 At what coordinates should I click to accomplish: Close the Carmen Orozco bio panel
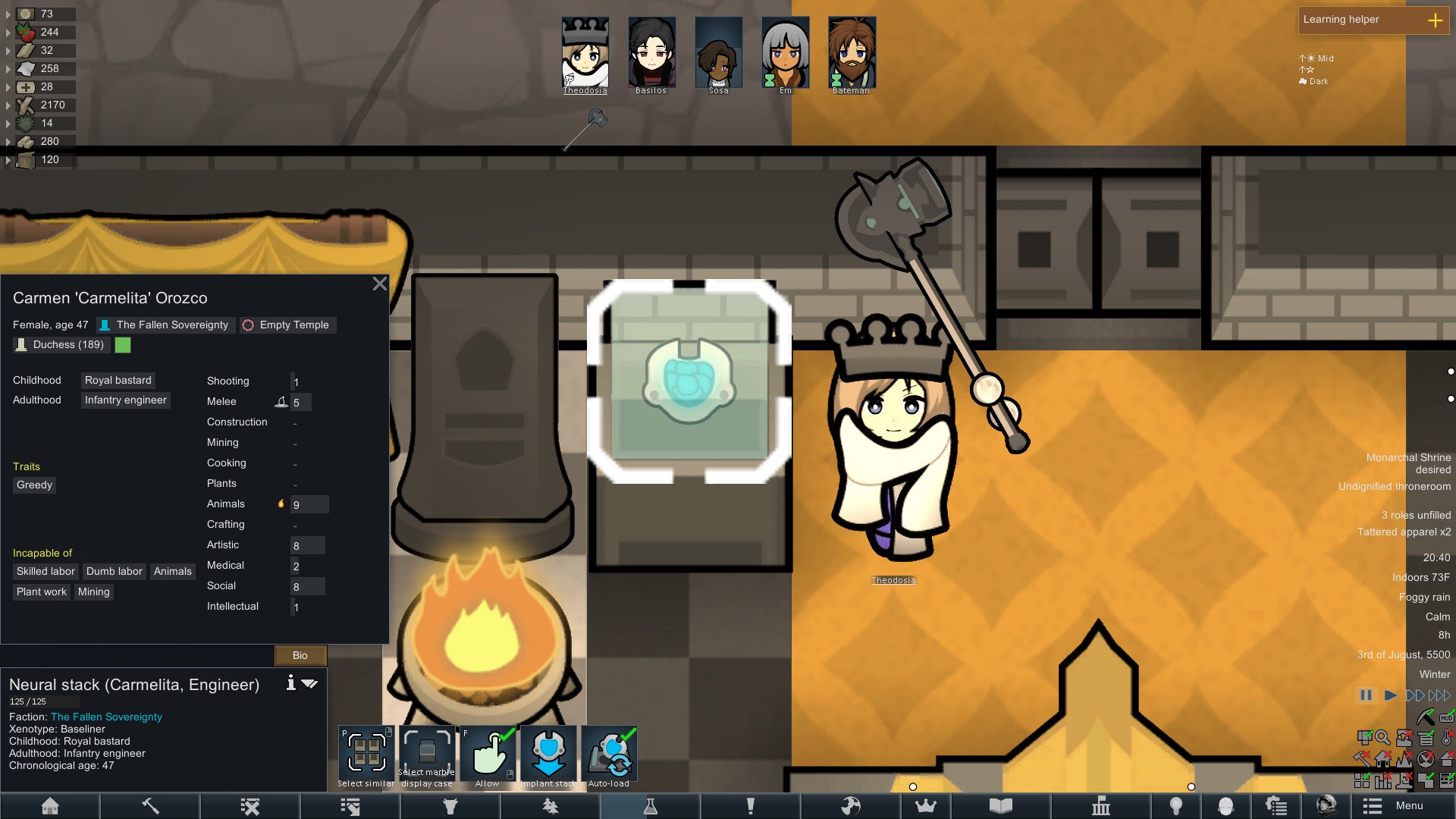(x=380, y=284)
